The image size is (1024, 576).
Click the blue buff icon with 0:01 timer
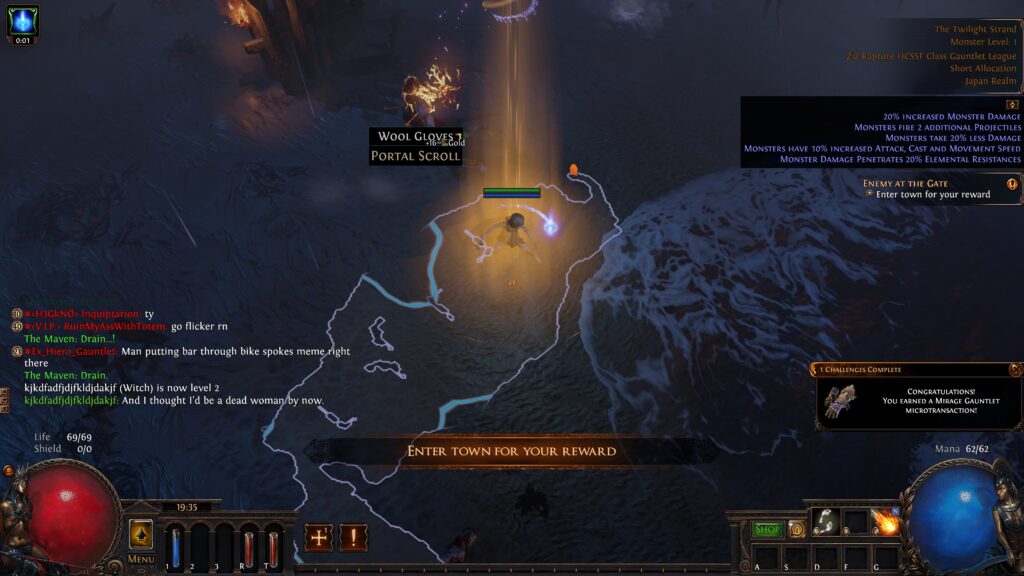click(x=22, y=22)
